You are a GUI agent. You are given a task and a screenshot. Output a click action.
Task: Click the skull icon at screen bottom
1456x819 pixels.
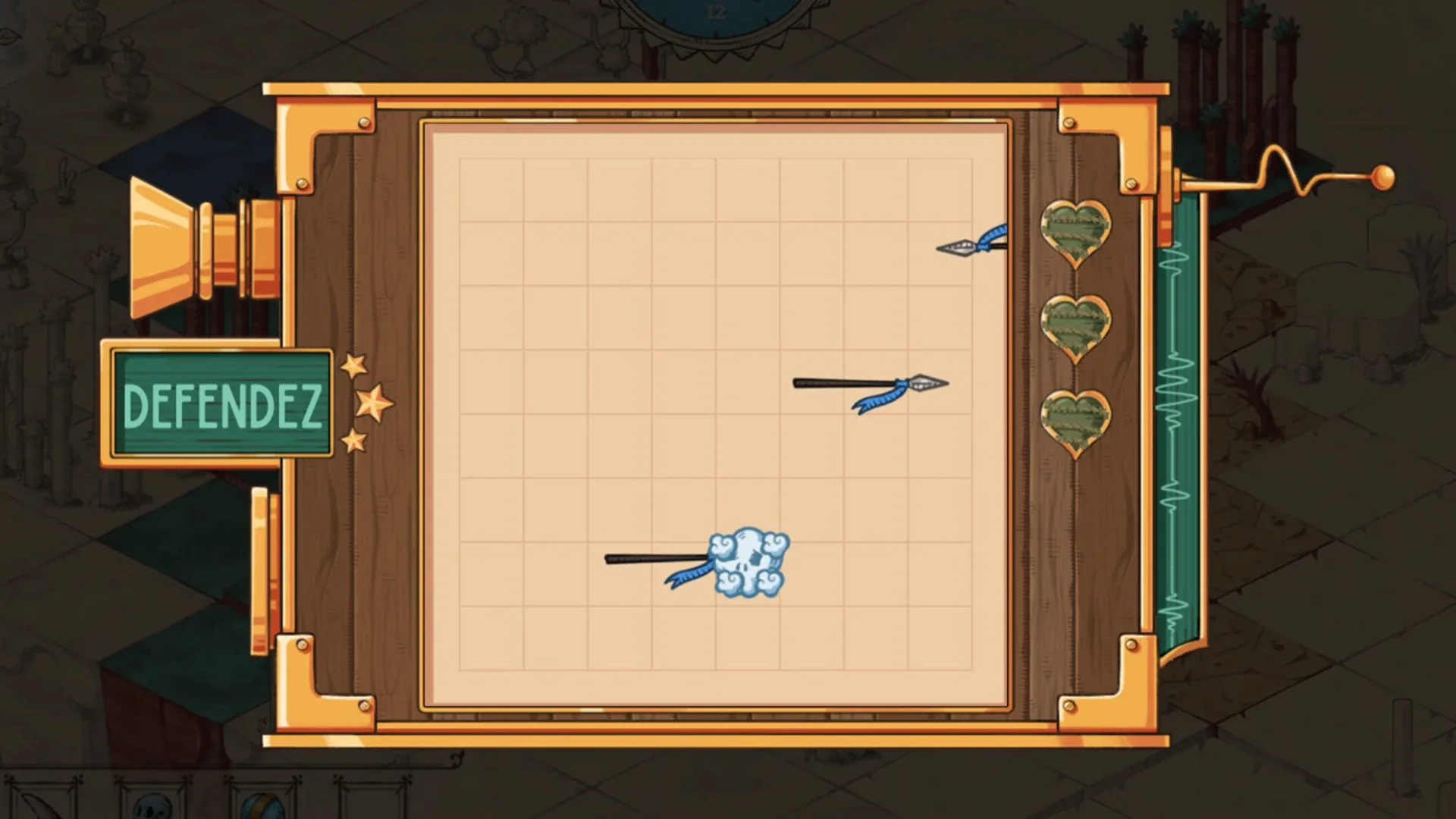[152, 808]
